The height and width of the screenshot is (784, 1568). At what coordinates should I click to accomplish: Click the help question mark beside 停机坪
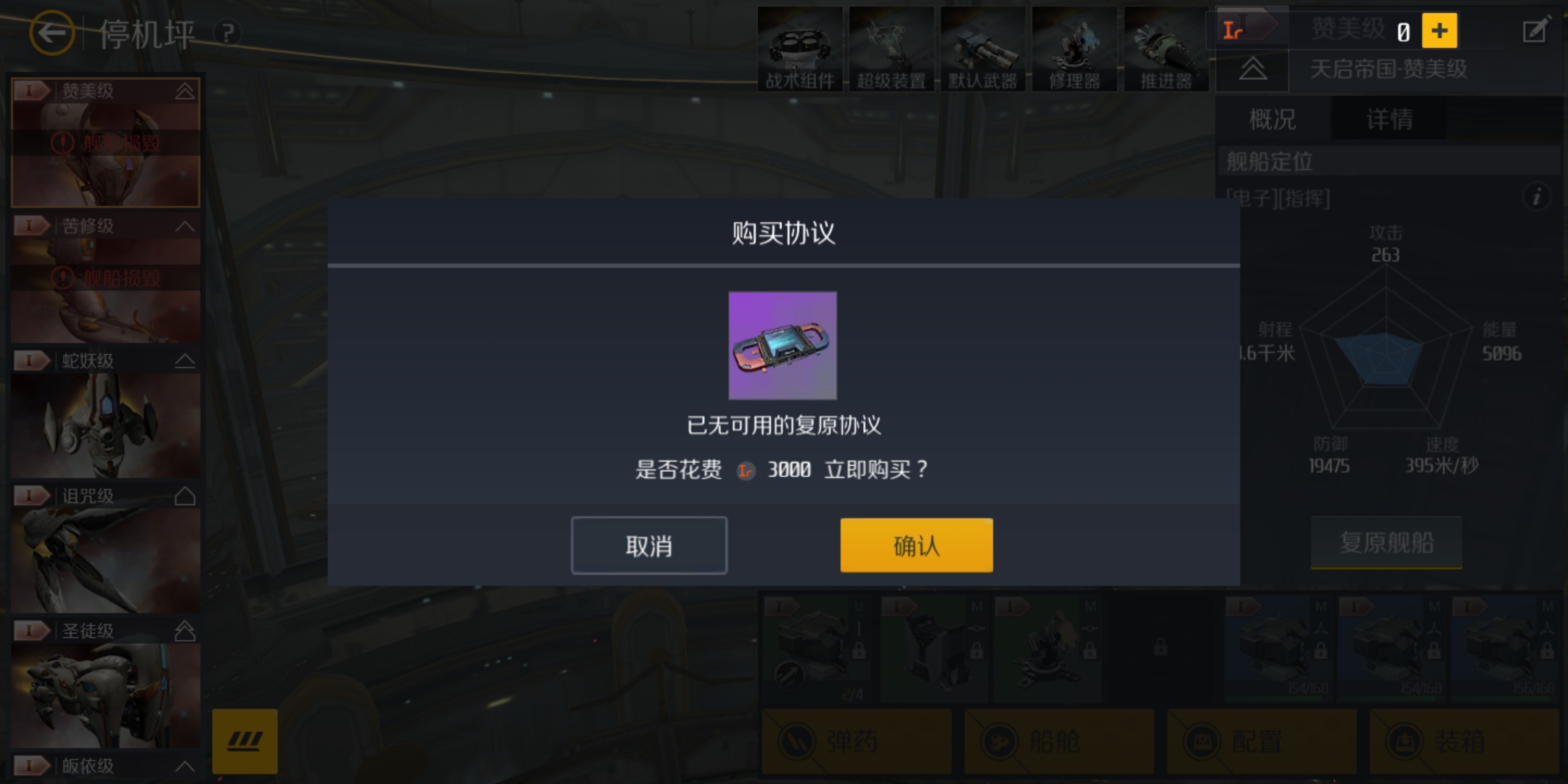[x=227, y=33]
